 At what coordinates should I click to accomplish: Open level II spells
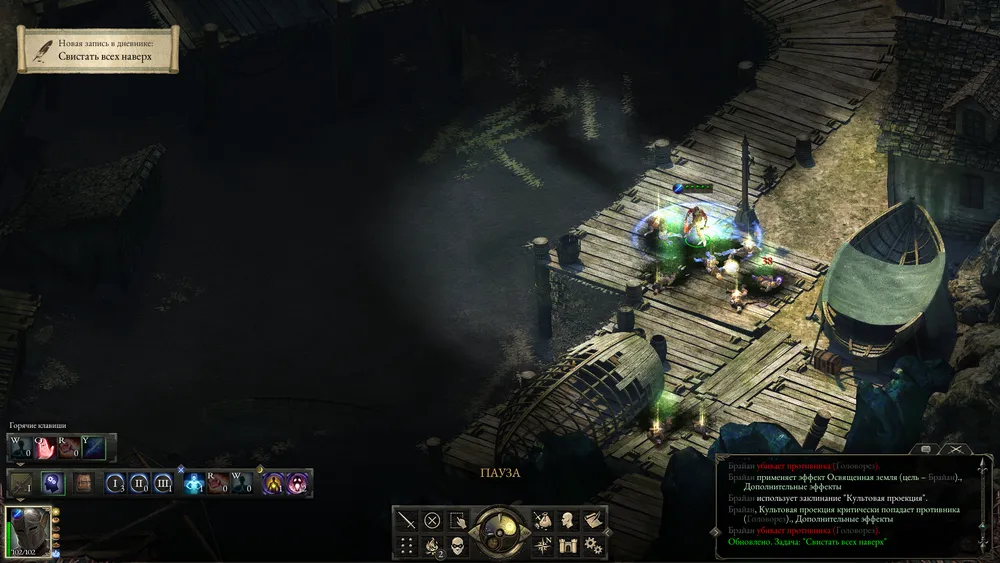coord(139,484)
